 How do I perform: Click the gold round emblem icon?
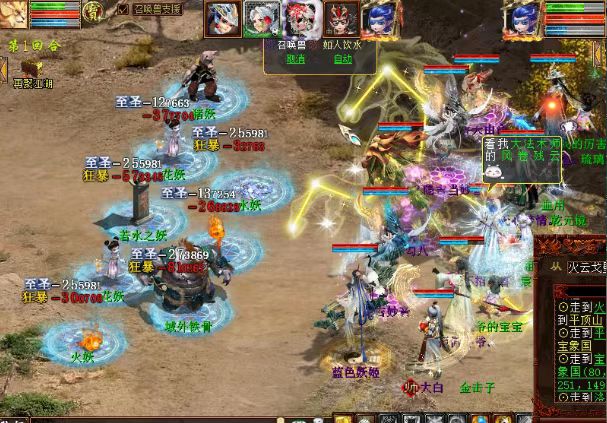tap(94, 12)
